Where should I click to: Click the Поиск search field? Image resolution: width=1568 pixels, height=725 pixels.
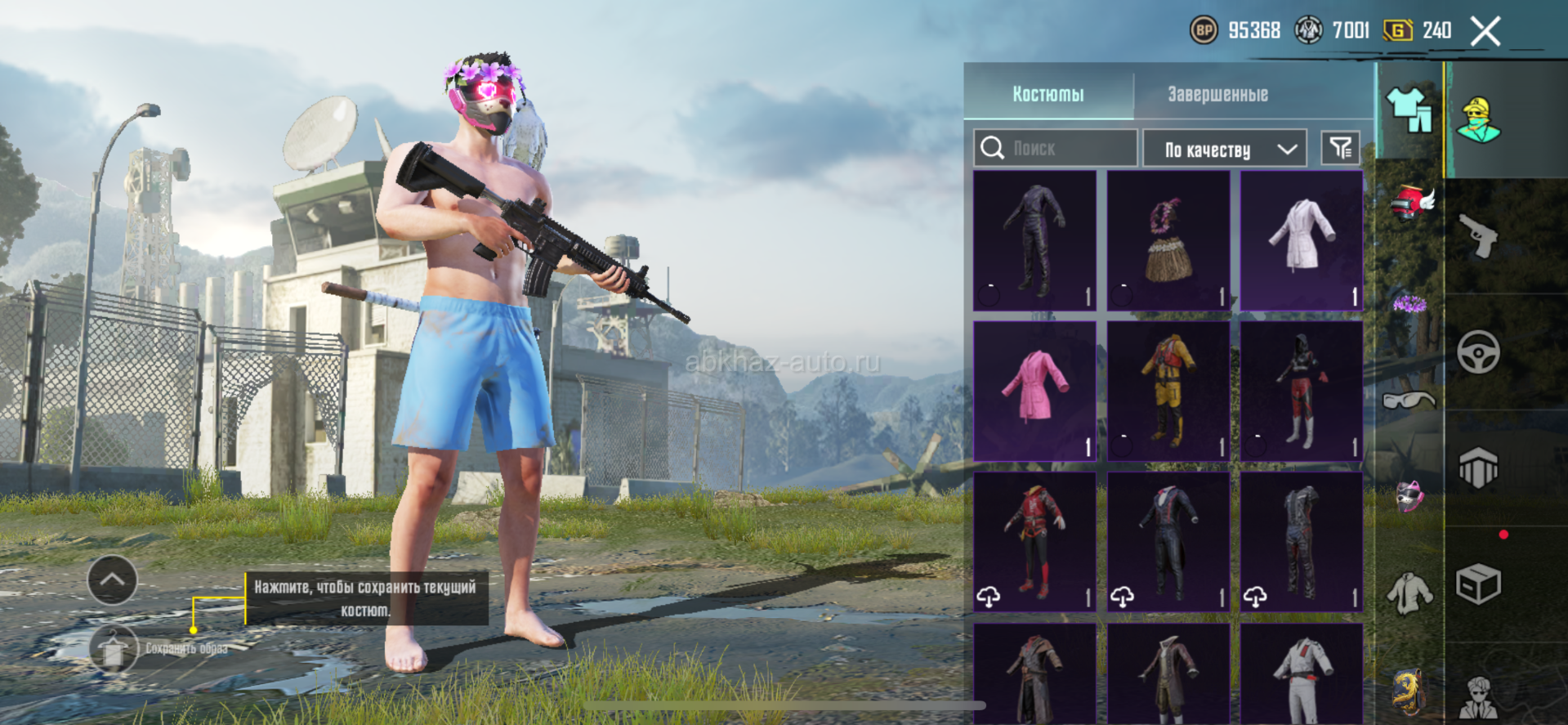(x=1056, y=148)
